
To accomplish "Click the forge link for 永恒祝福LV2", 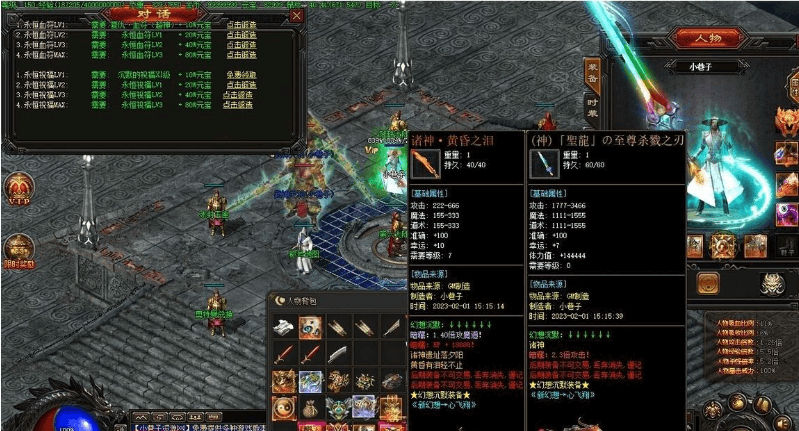I will [x=241, y=82].
